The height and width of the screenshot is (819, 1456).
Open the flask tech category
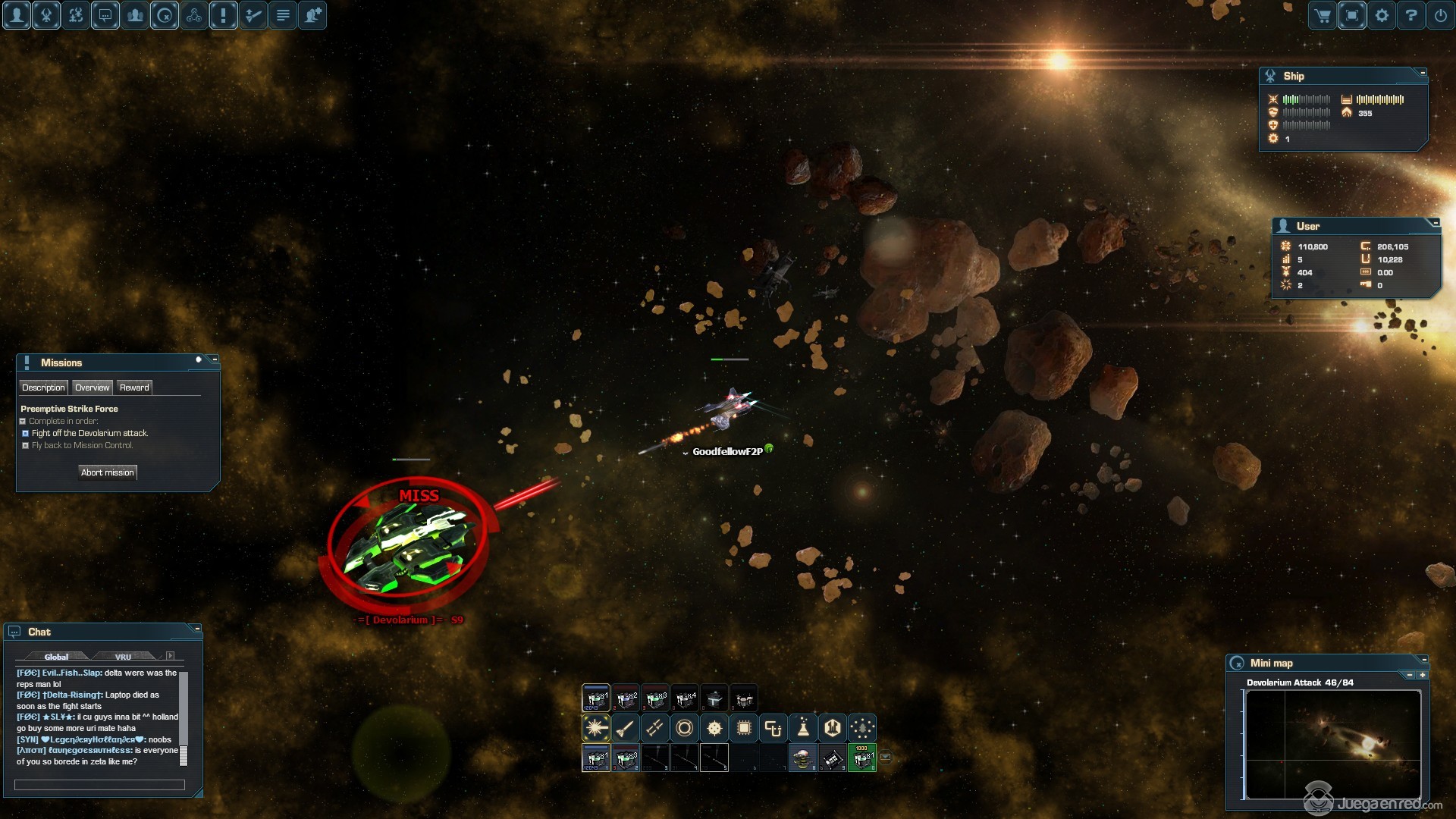[803, 728]
